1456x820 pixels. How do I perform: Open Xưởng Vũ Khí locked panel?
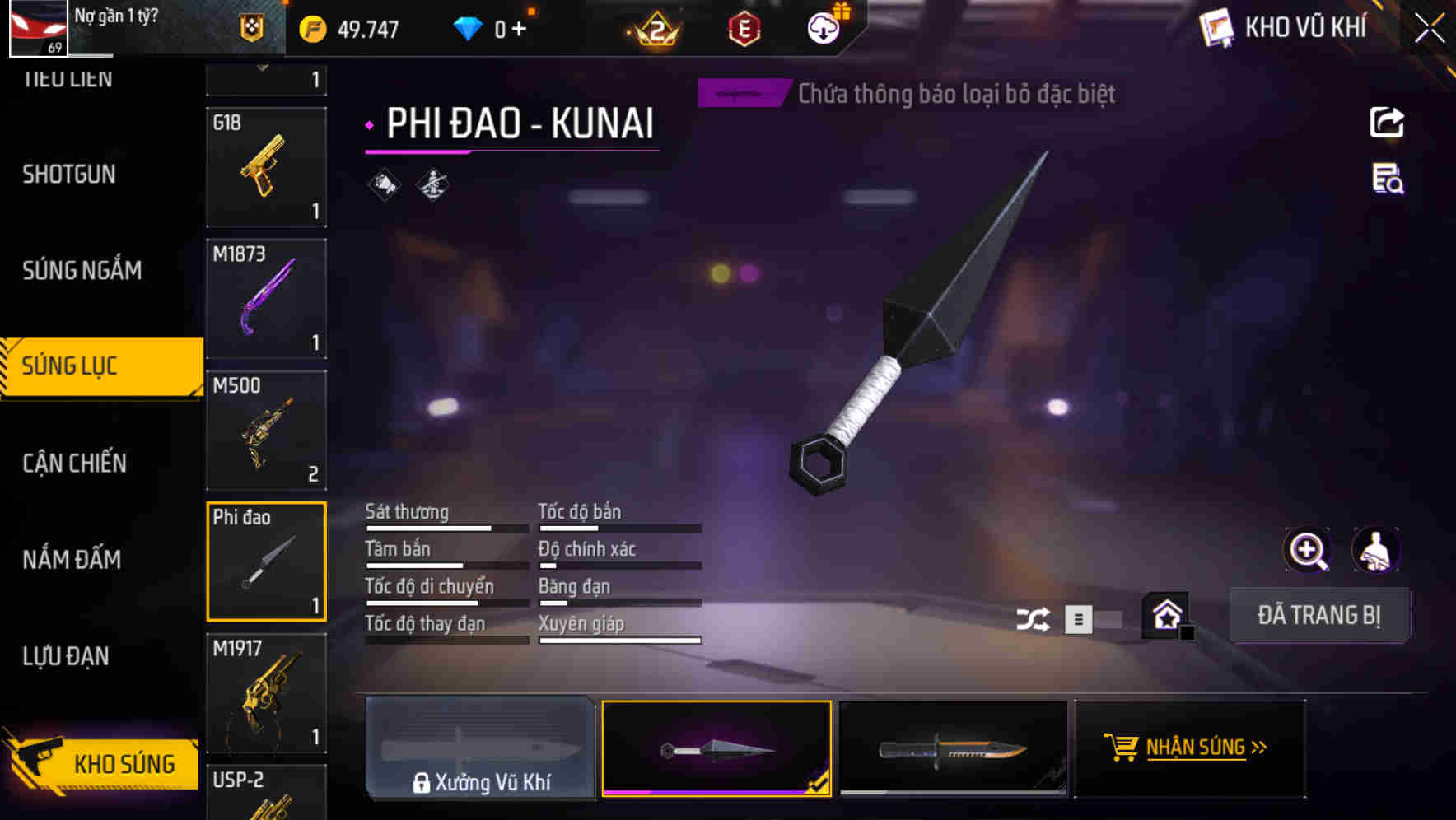481,748
